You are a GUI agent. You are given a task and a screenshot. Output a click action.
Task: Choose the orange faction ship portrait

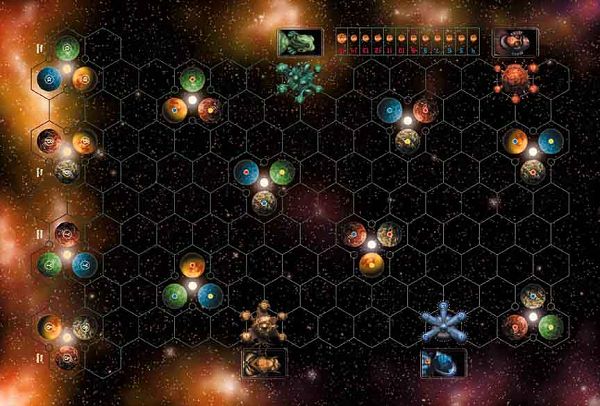click(265, 362)
